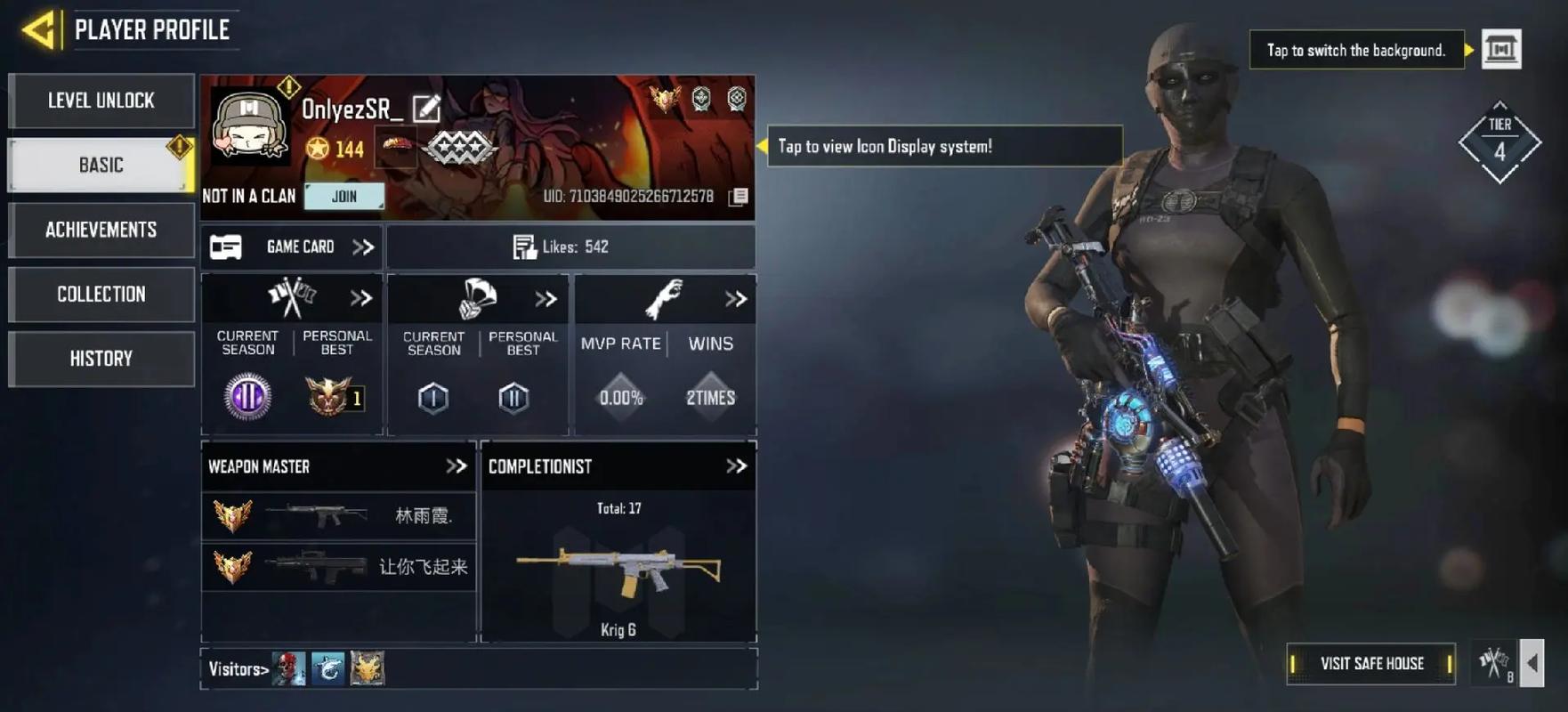Show the History tab

tap(101, 359)
